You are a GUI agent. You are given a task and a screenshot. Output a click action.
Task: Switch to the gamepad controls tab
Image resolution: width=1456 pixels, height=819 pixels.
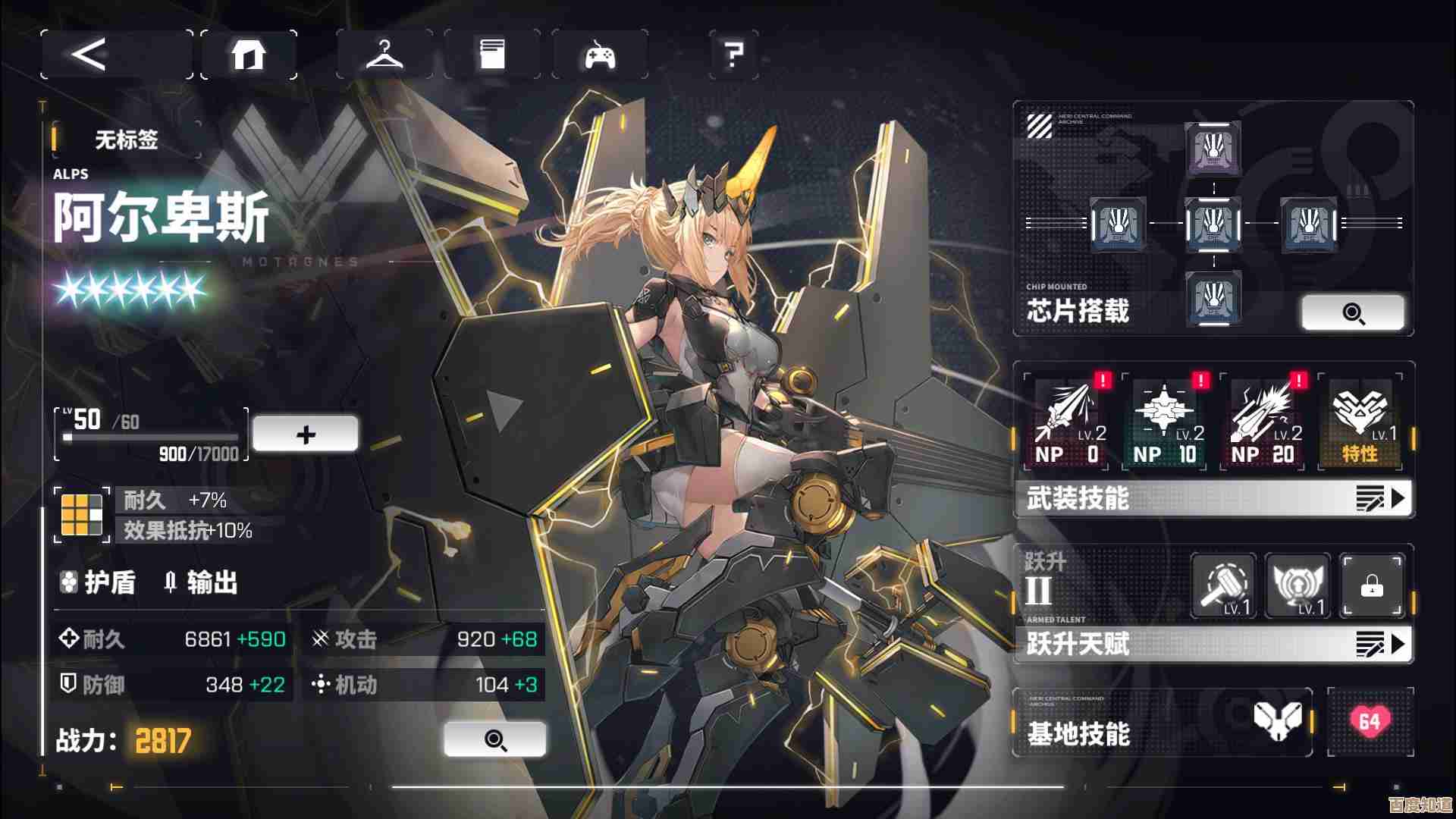[x=599, y=55]
